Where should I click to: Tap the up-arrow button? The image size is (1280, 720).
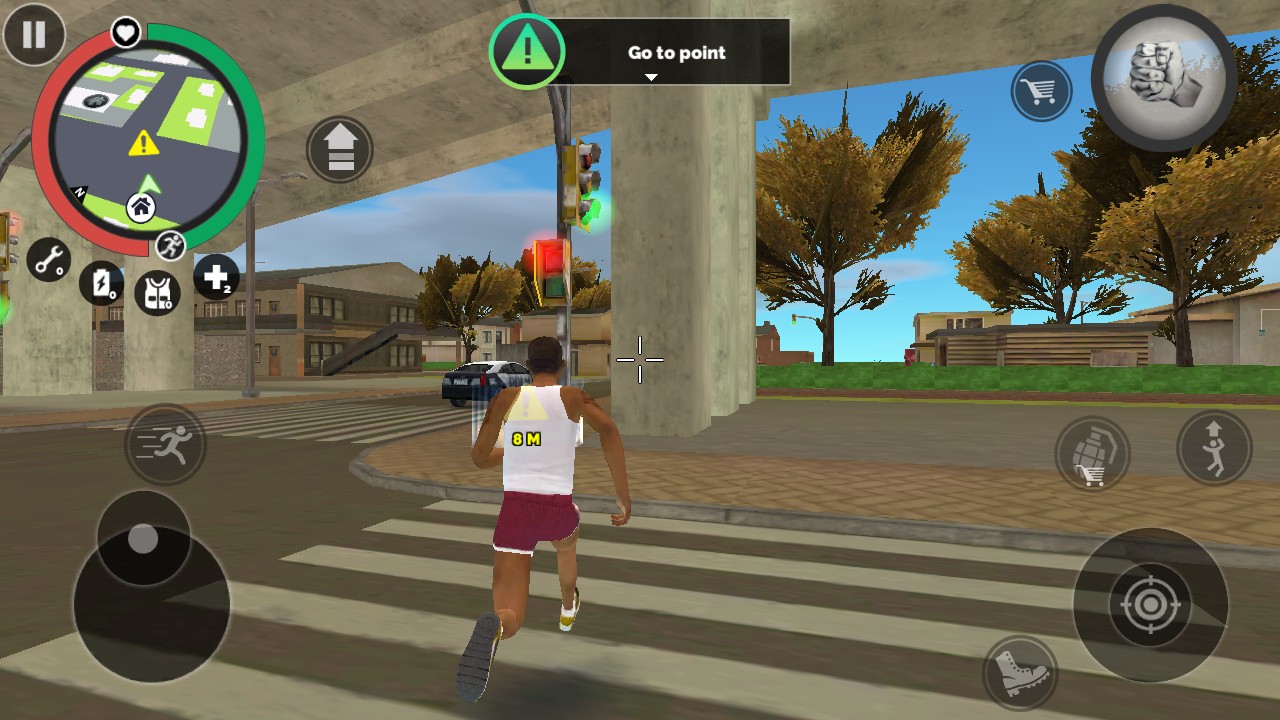pos(340,150)
